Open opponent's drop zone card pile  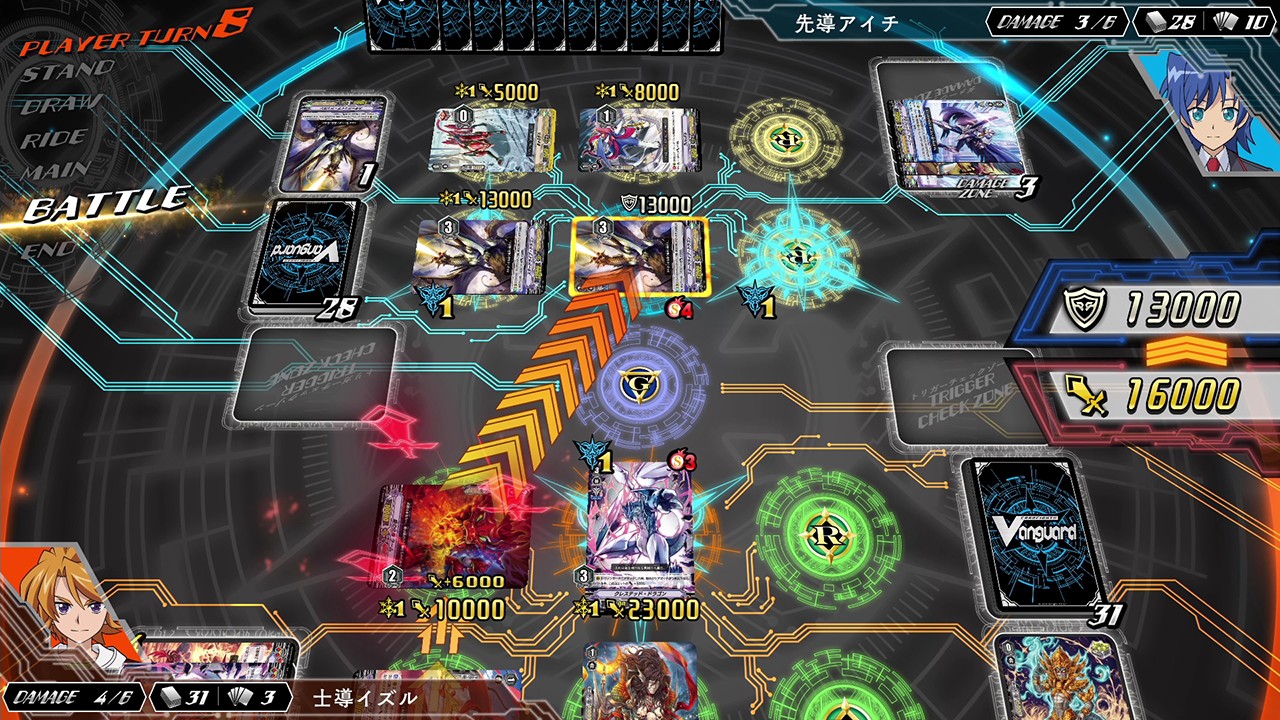pos(335,141)
